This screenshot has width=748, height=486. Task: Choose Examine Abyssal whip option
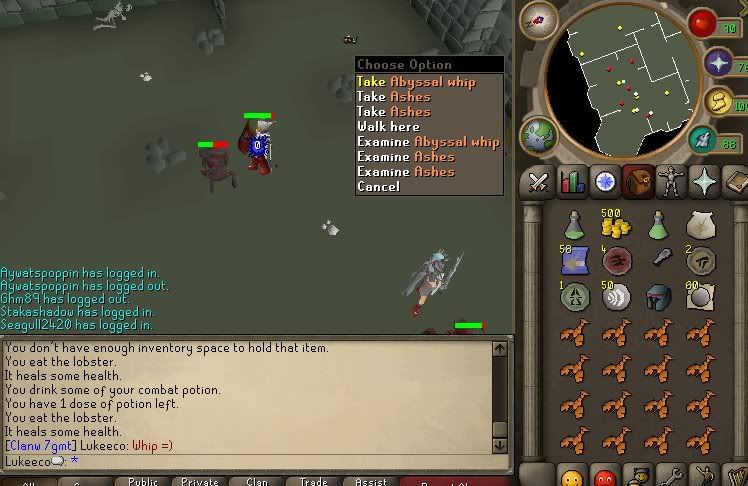coord(428,142)
